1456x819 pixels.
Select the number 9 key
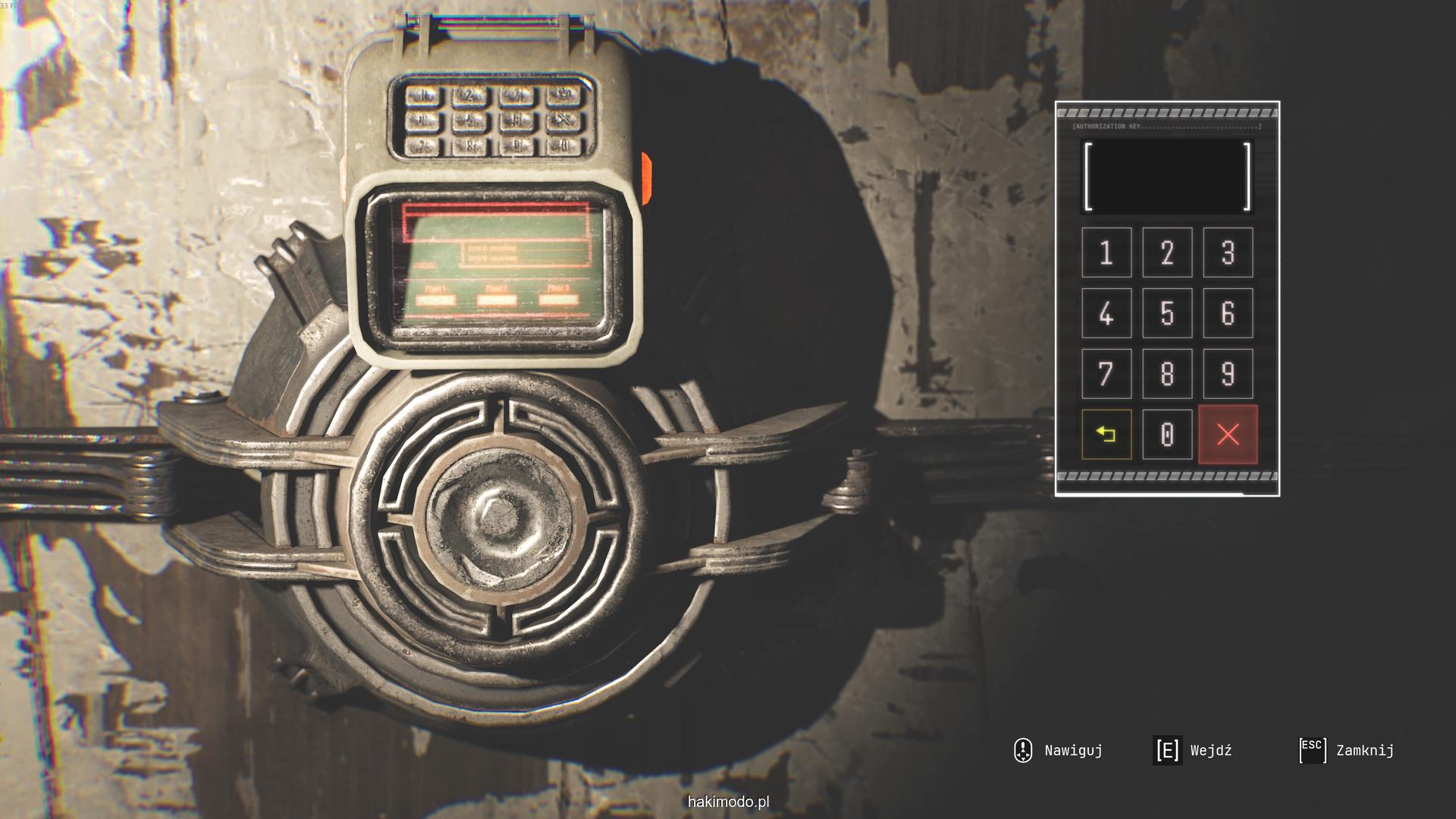(x=1228, y=374)
